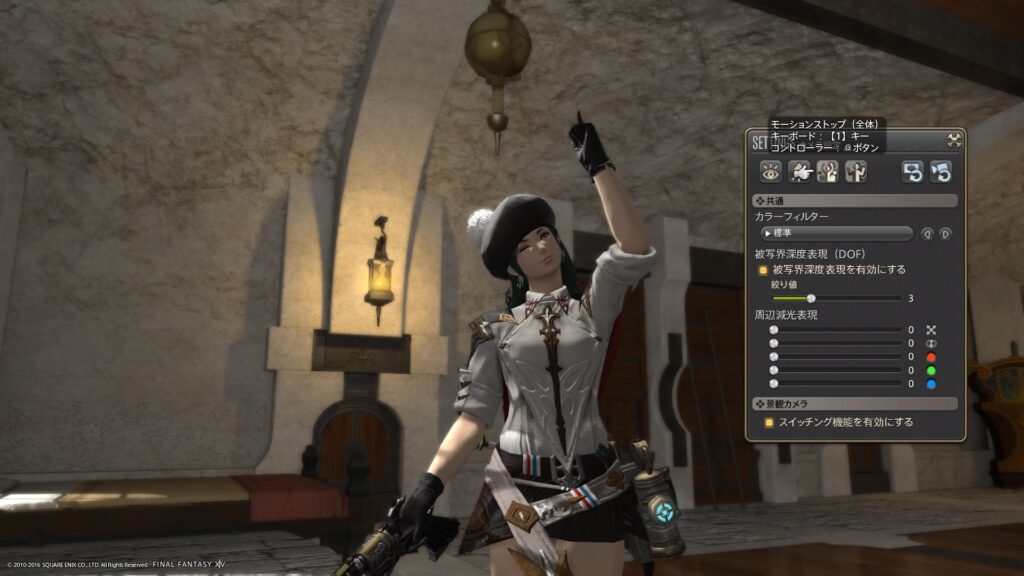Image resolution: width=1024 pixels, height=576 pixels.
Task: Click the rightmost figure icon button
Action: 855,172
